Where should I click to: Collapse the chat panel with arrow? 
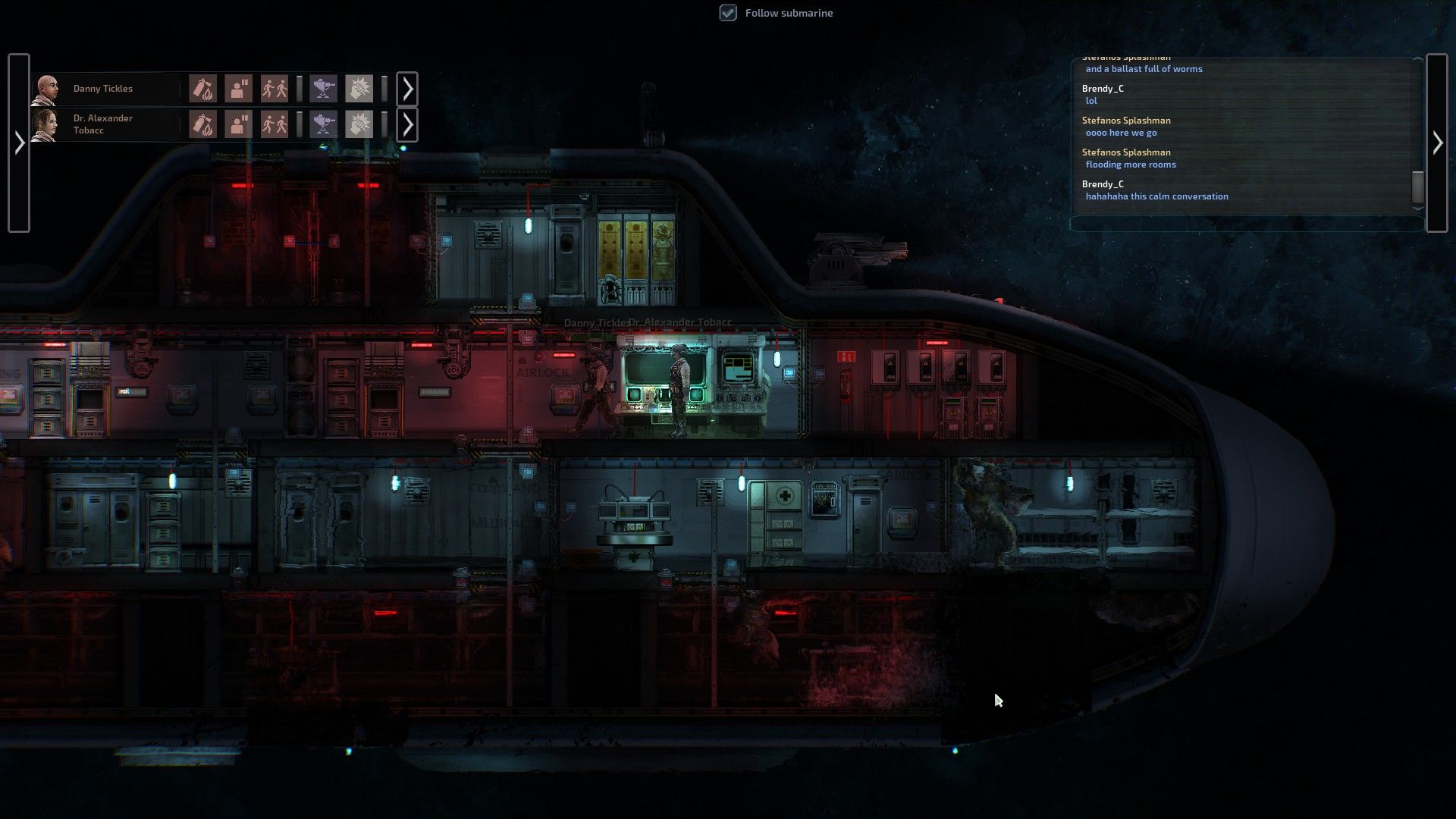coord(1437,143)
